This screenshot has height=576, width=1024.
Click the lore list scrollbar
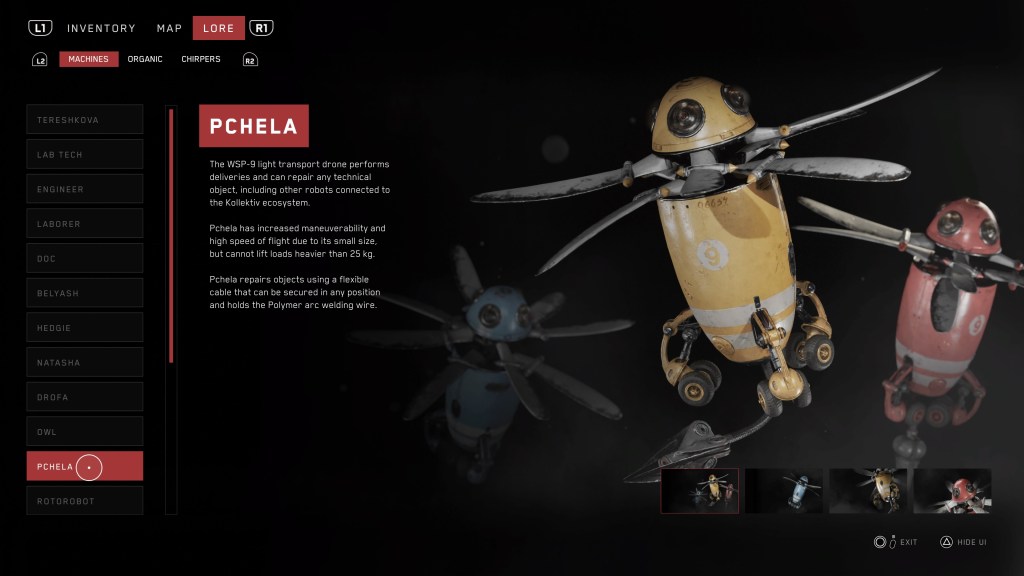tap(171, 235)
